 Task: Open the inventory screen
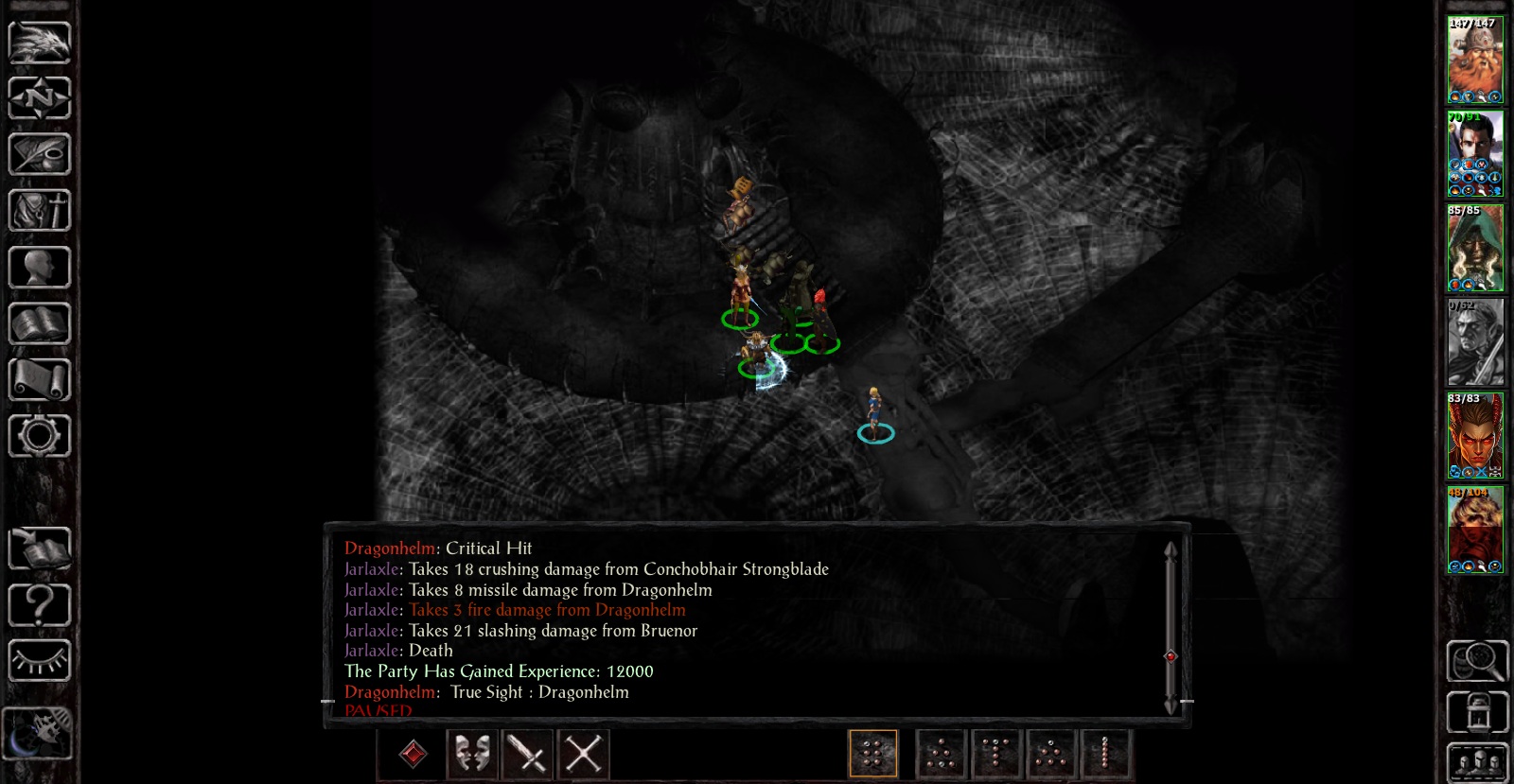click(x=40, y=211)
